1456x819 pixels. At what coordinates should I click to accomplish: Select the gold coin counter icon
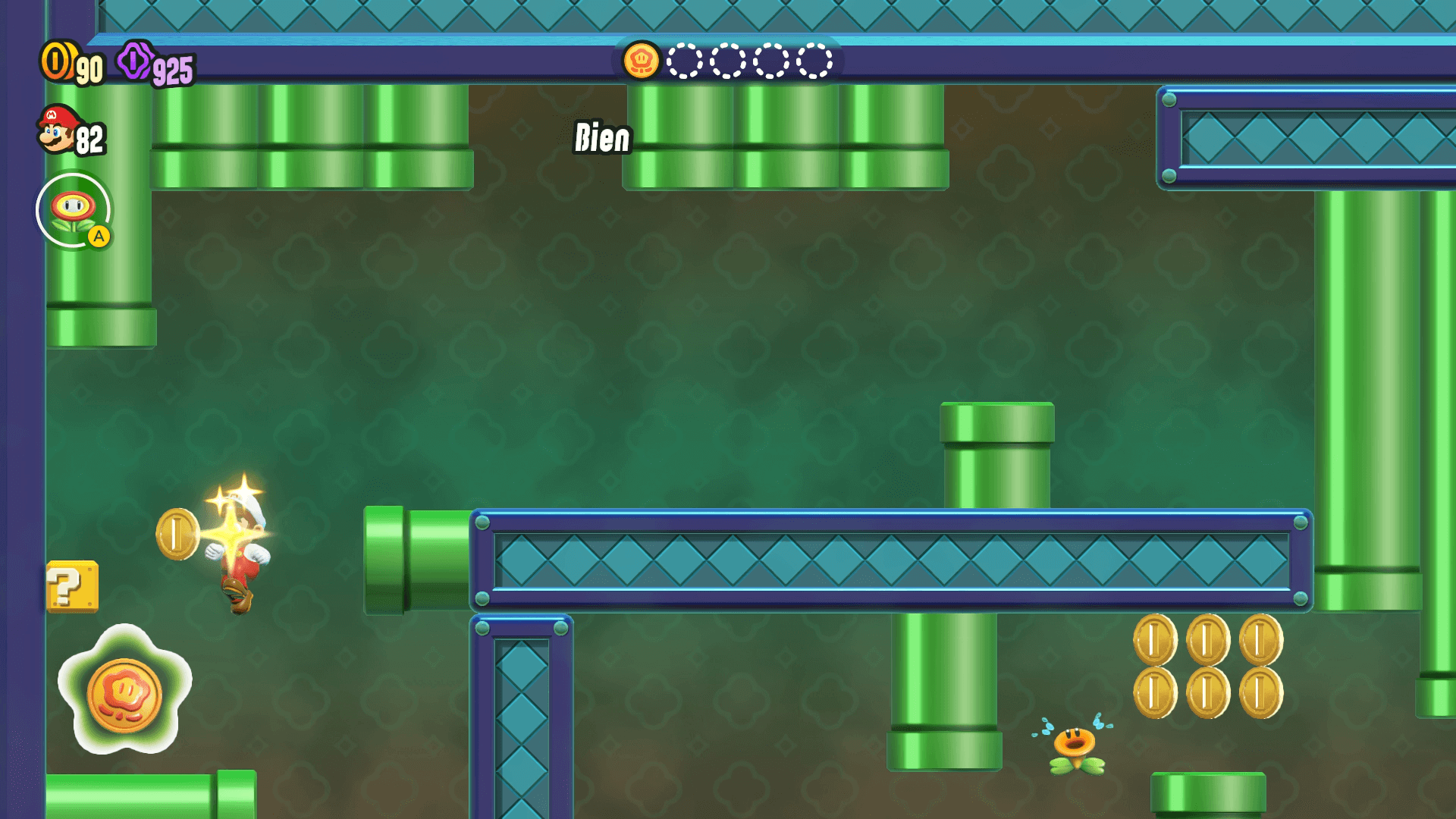coord(56,61)
